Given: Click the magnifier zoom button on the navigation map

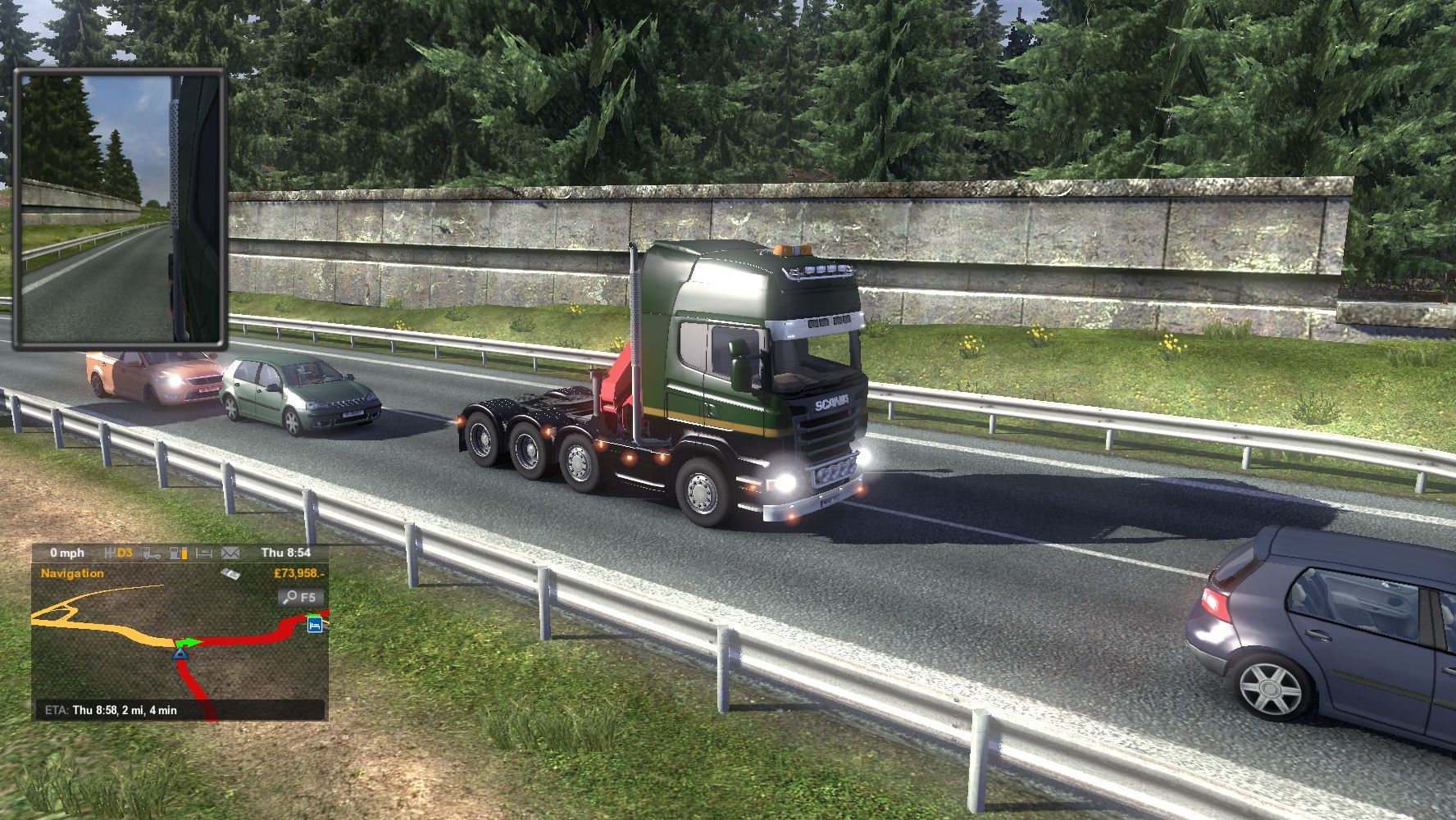Looking at the screenshot, I should [300, 597].
